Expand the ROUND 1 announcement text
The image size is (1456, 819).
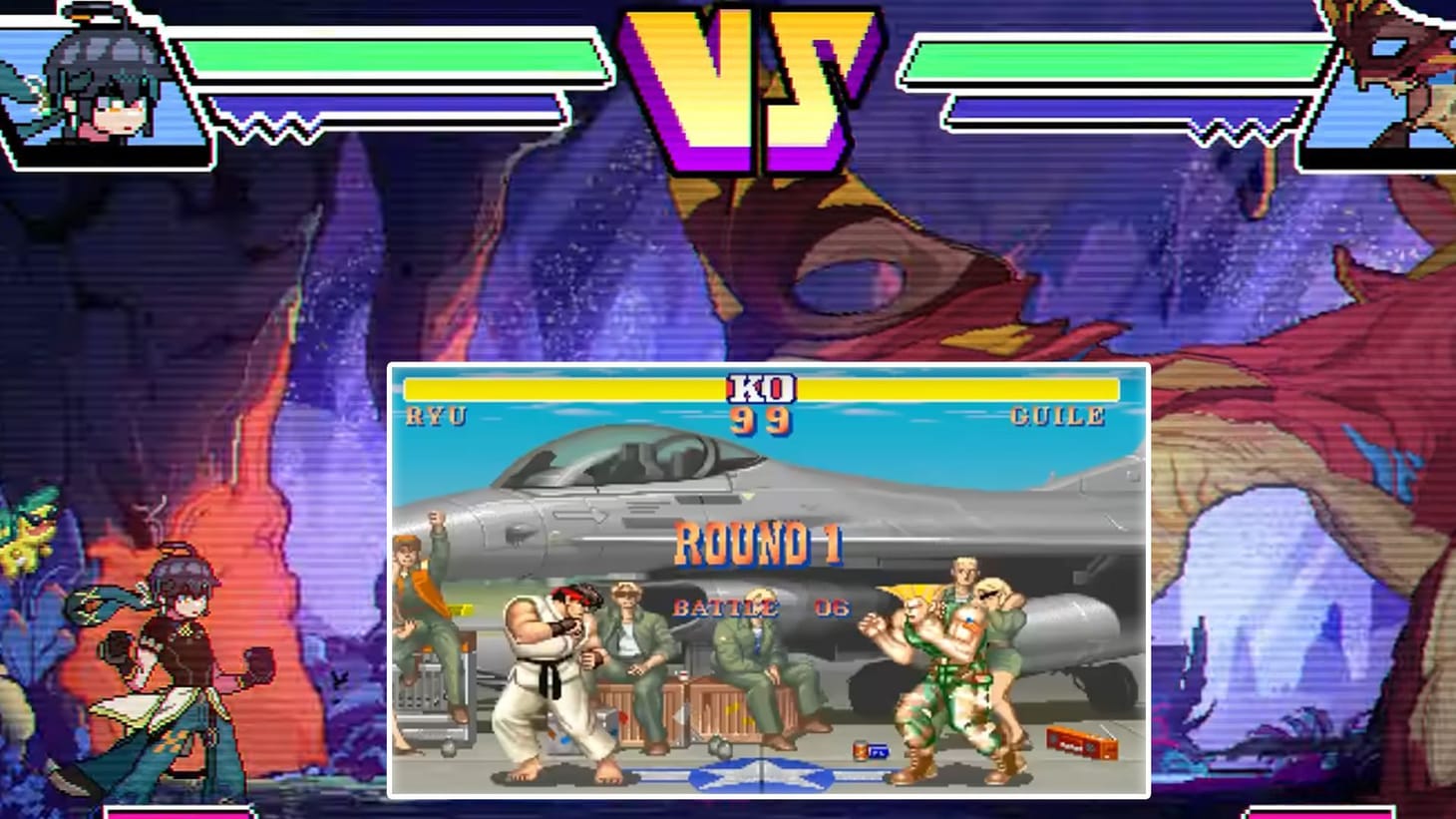(758, 547)
